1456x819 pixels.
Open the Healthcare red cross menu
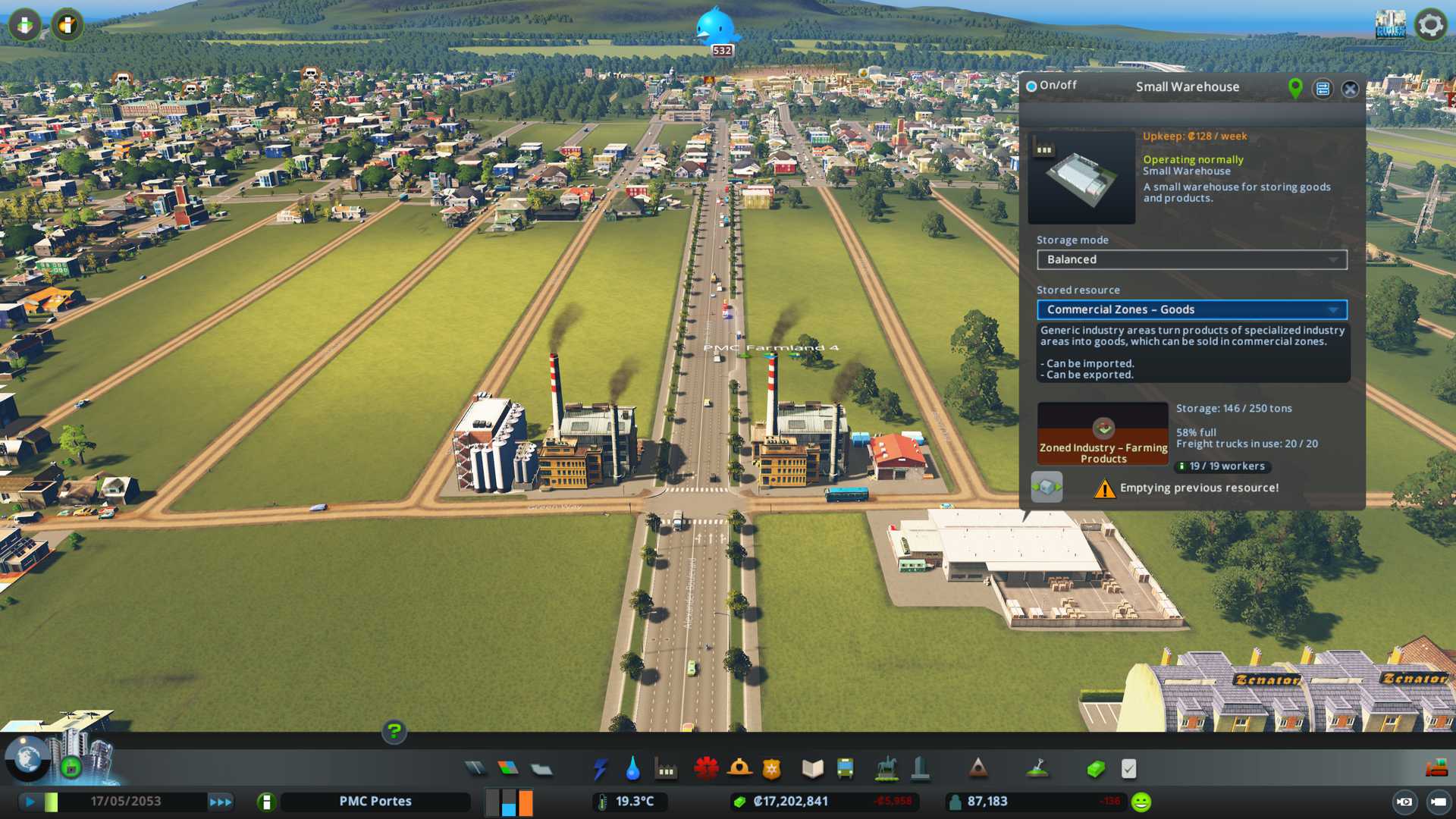[706, 769]
